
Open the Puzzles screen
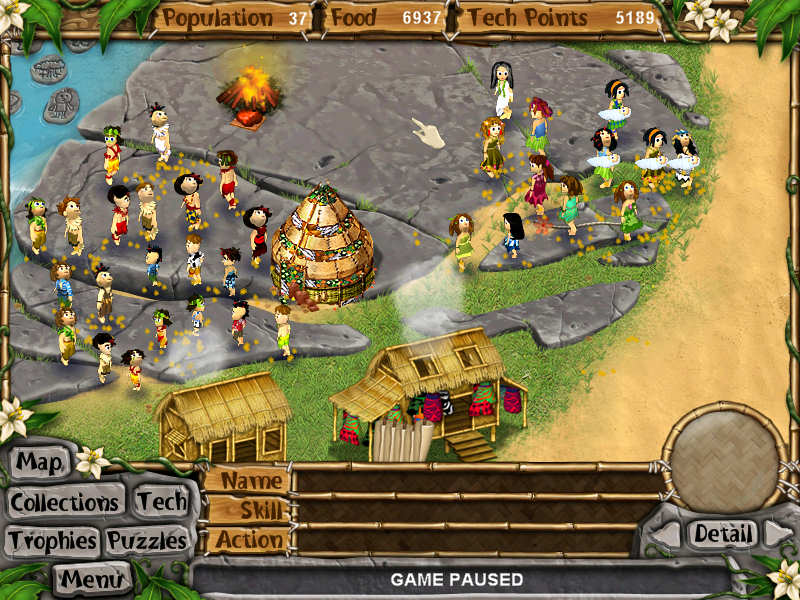pyautogui.click(x=147, y=541)
